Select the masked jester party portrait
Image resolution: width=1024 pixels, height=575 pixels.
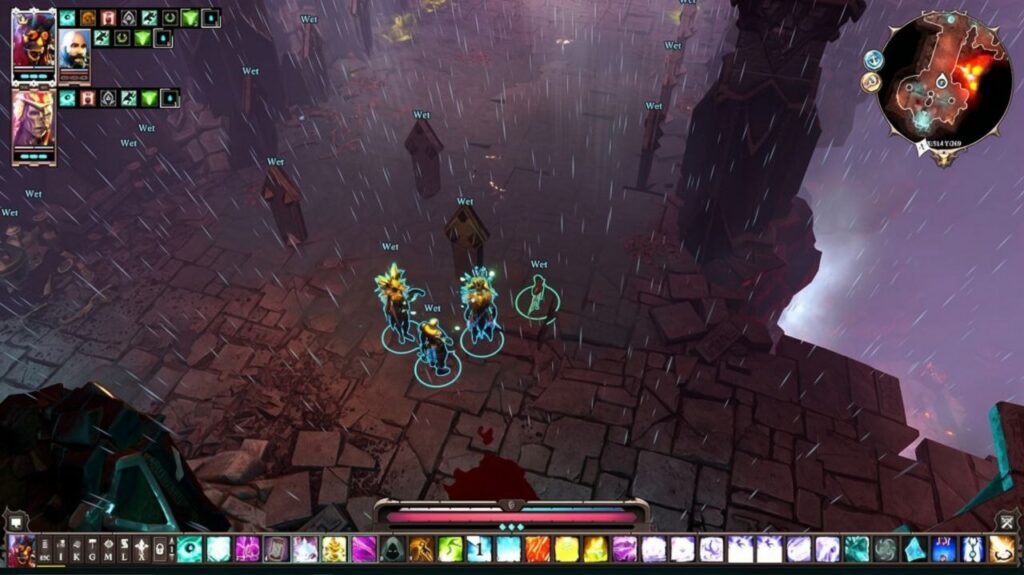click(x=33, y=41)
